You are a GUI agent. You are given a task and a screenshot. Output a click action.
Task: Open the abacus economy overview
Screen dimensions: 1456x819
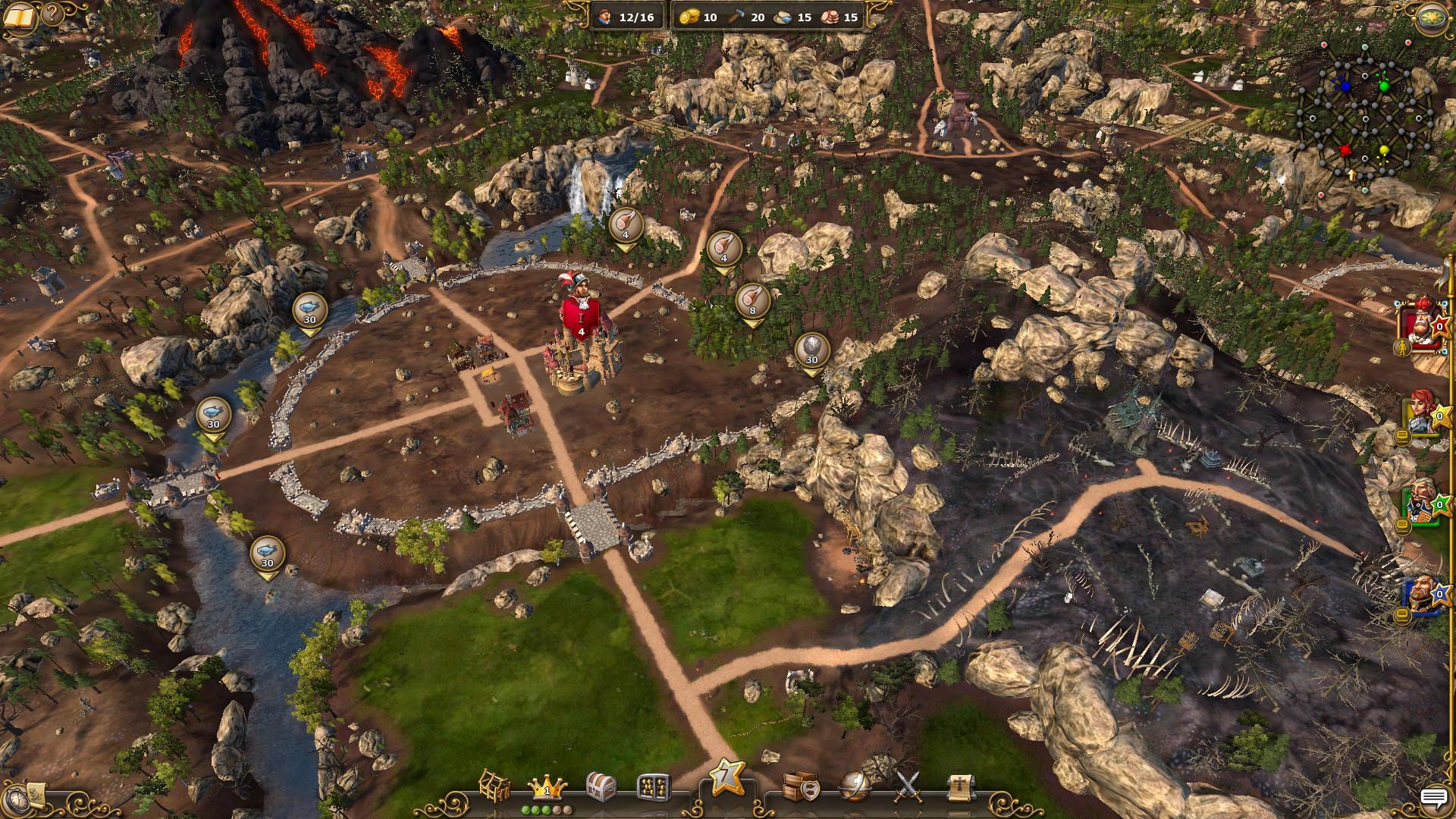coord(653,789)
